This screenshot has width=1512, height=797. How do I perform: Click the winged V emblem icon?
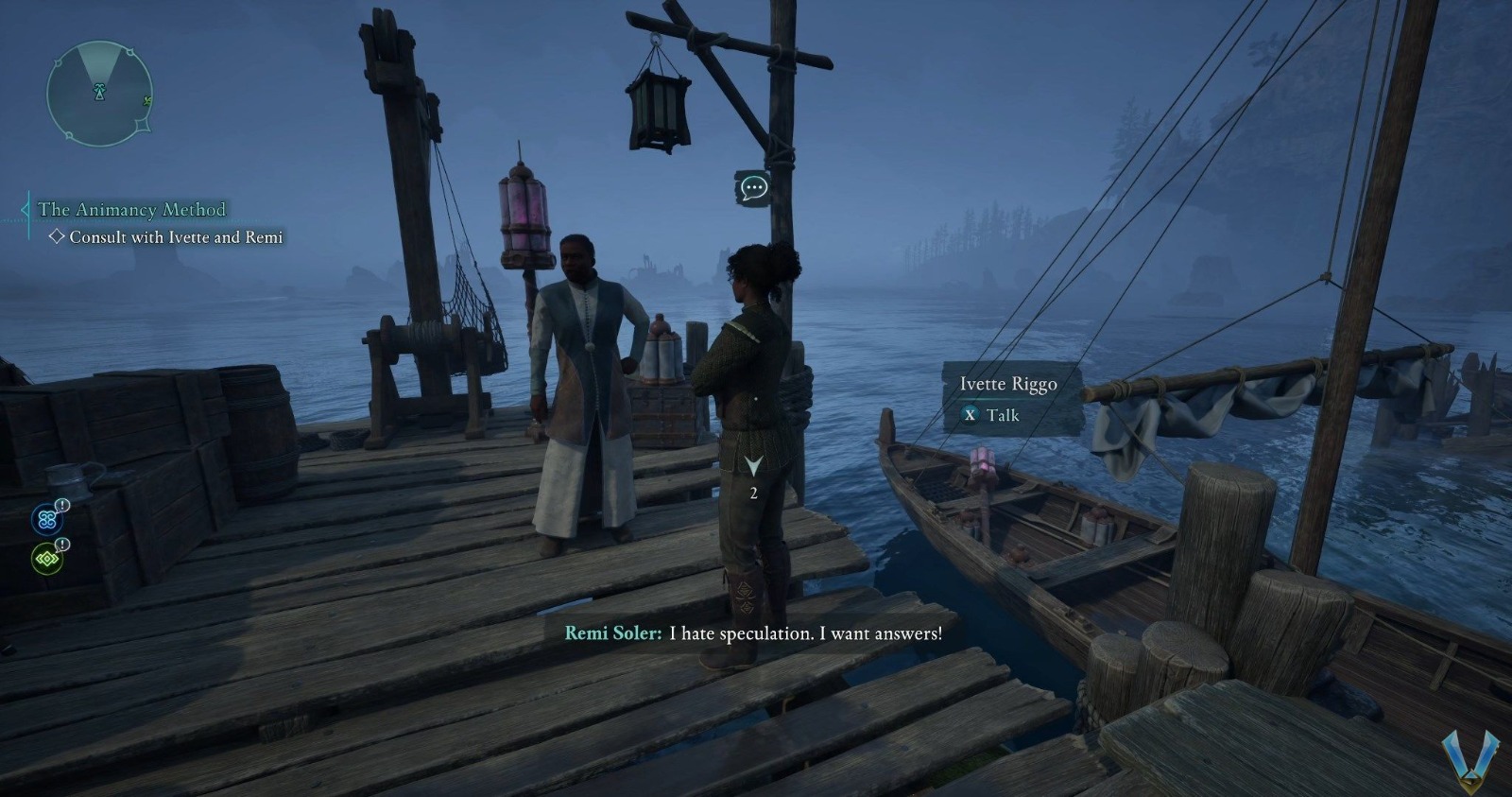(x=1470, y=759)
